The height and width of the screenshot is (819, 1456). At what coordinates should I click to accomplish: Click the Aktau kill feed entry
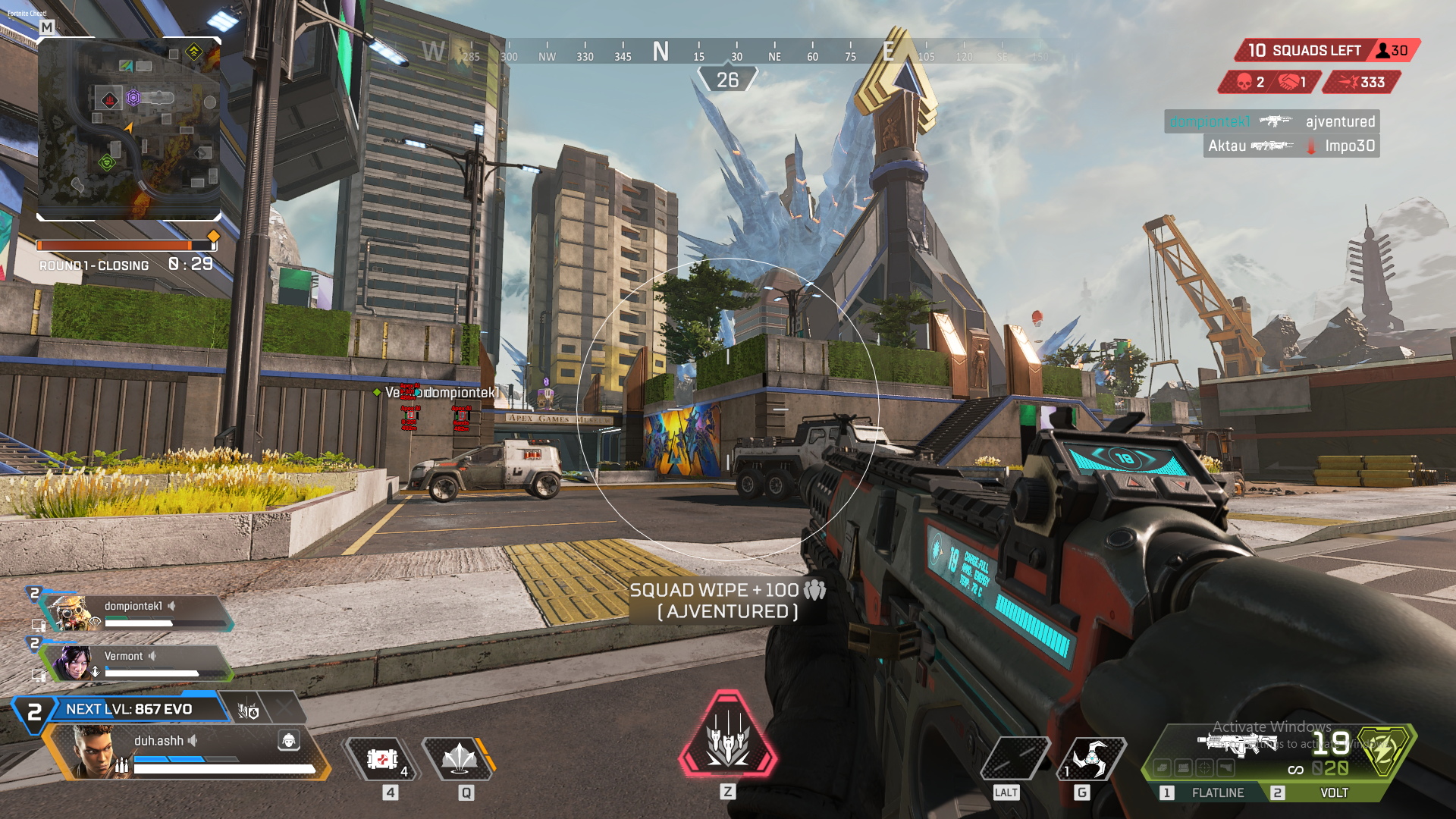click(x=1291, y=146)
